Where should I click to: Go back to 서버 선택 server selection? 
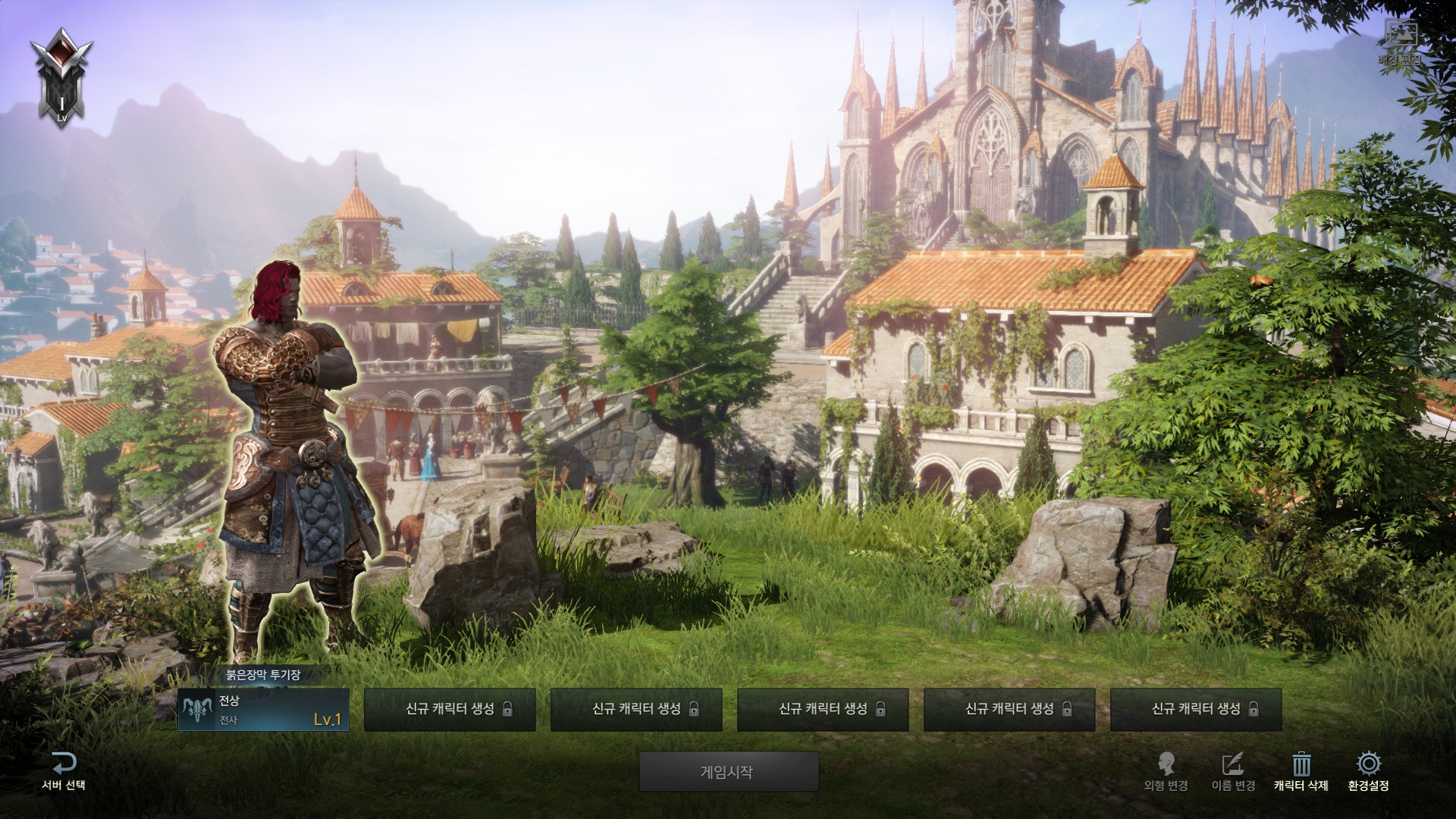tap(64, 771)
